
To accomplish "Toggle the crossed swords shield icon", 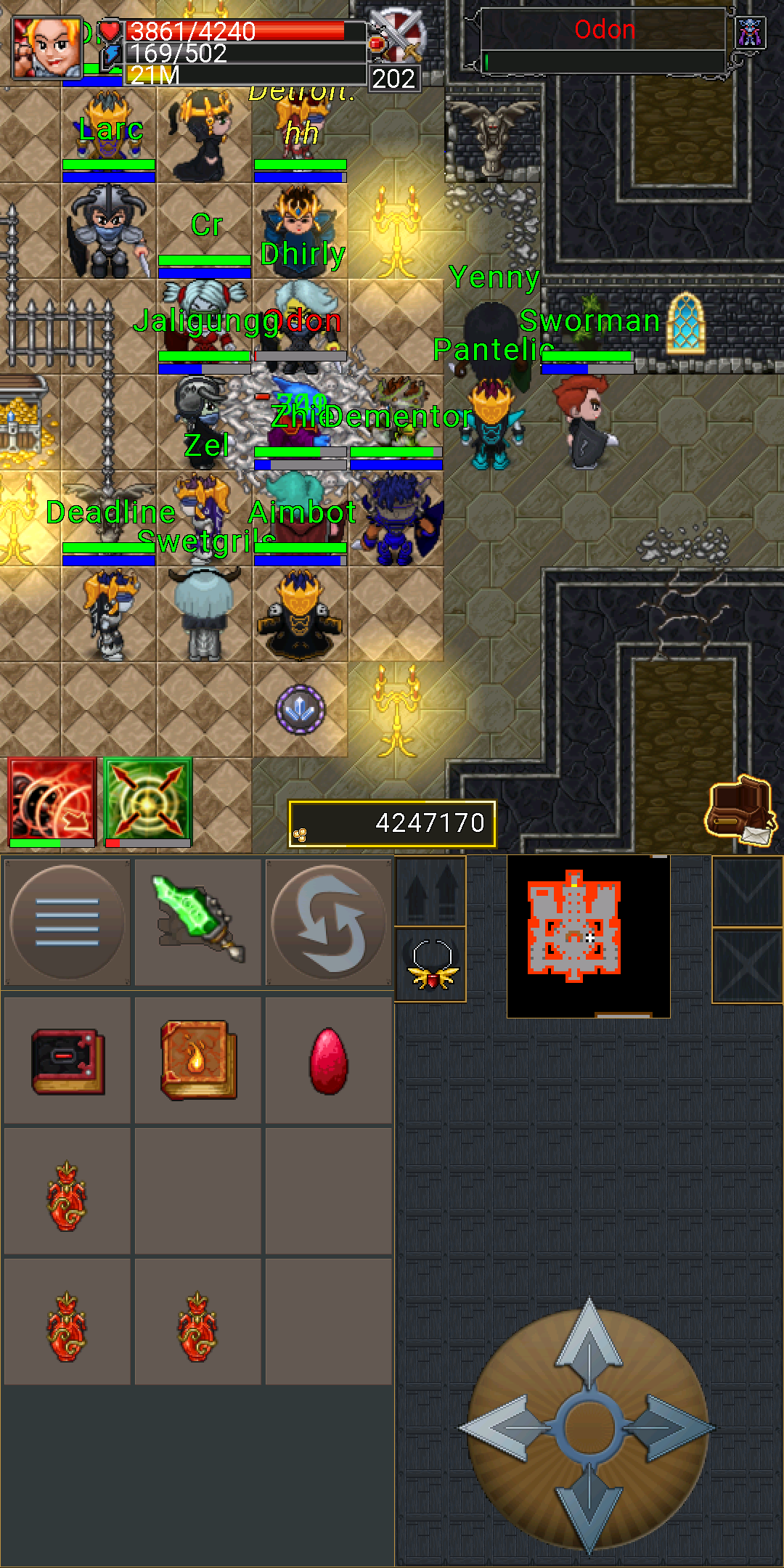I will [397, 36].
